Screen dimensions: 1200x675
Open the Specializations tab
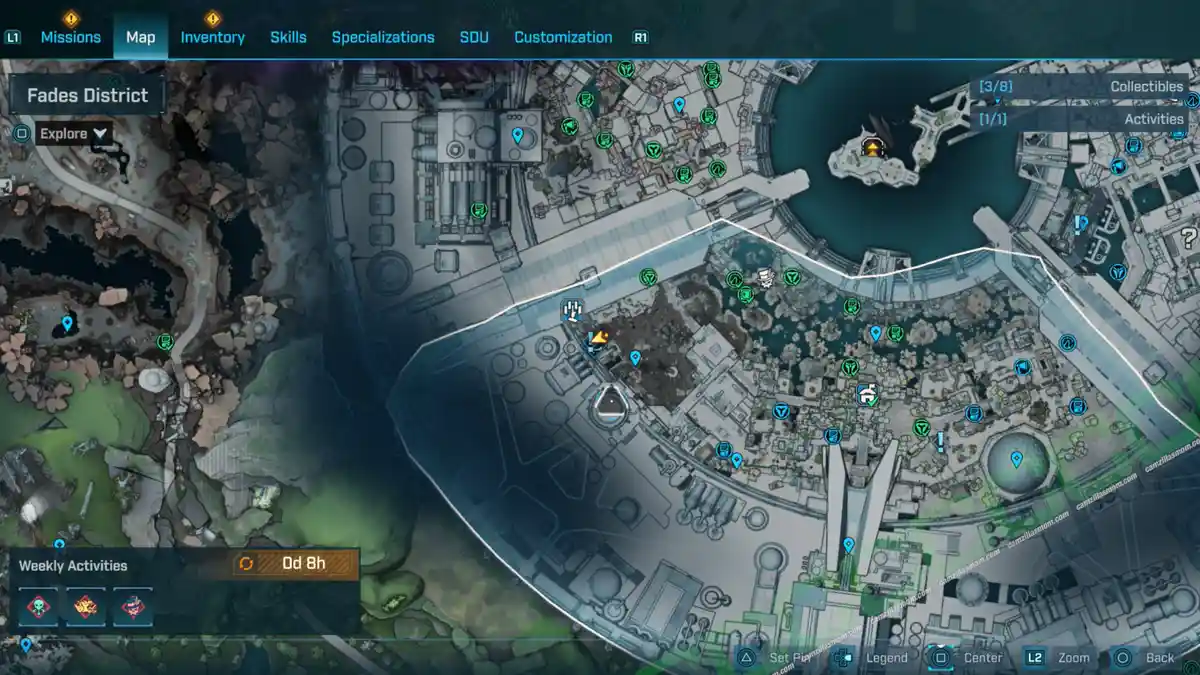point(383,37)
